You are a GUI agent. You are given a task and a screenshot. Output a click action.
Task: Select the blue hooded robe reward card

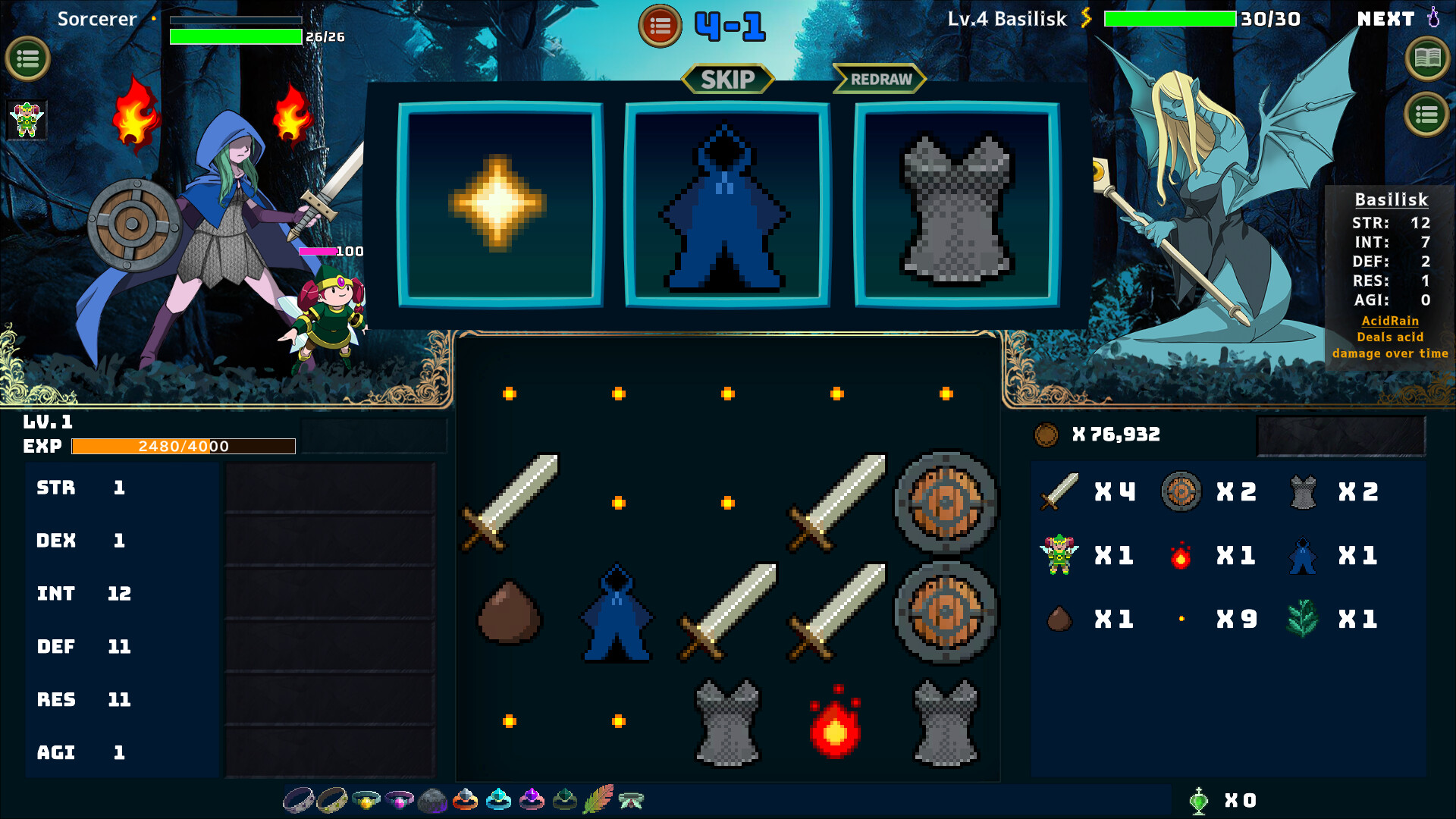(x=726, y=205)
